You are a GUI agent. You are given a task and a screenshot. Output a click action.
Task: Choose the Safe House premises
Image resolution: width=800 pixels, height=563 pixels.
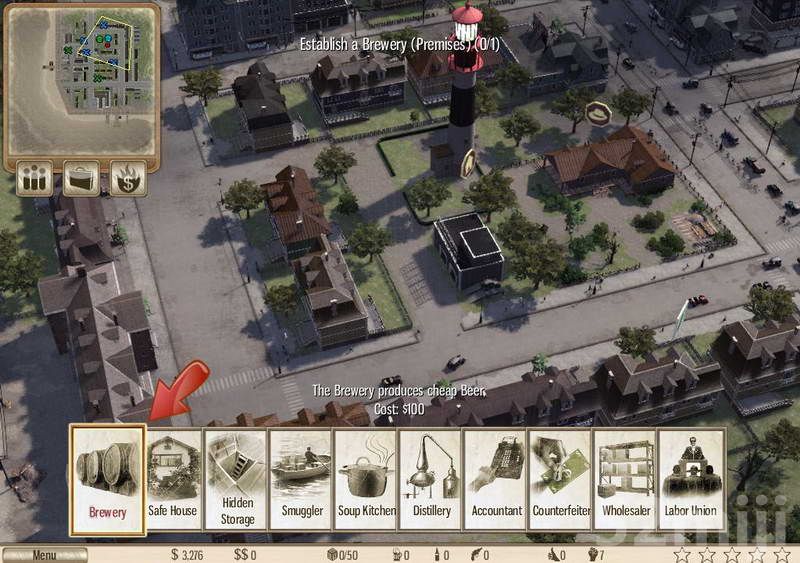172,478
